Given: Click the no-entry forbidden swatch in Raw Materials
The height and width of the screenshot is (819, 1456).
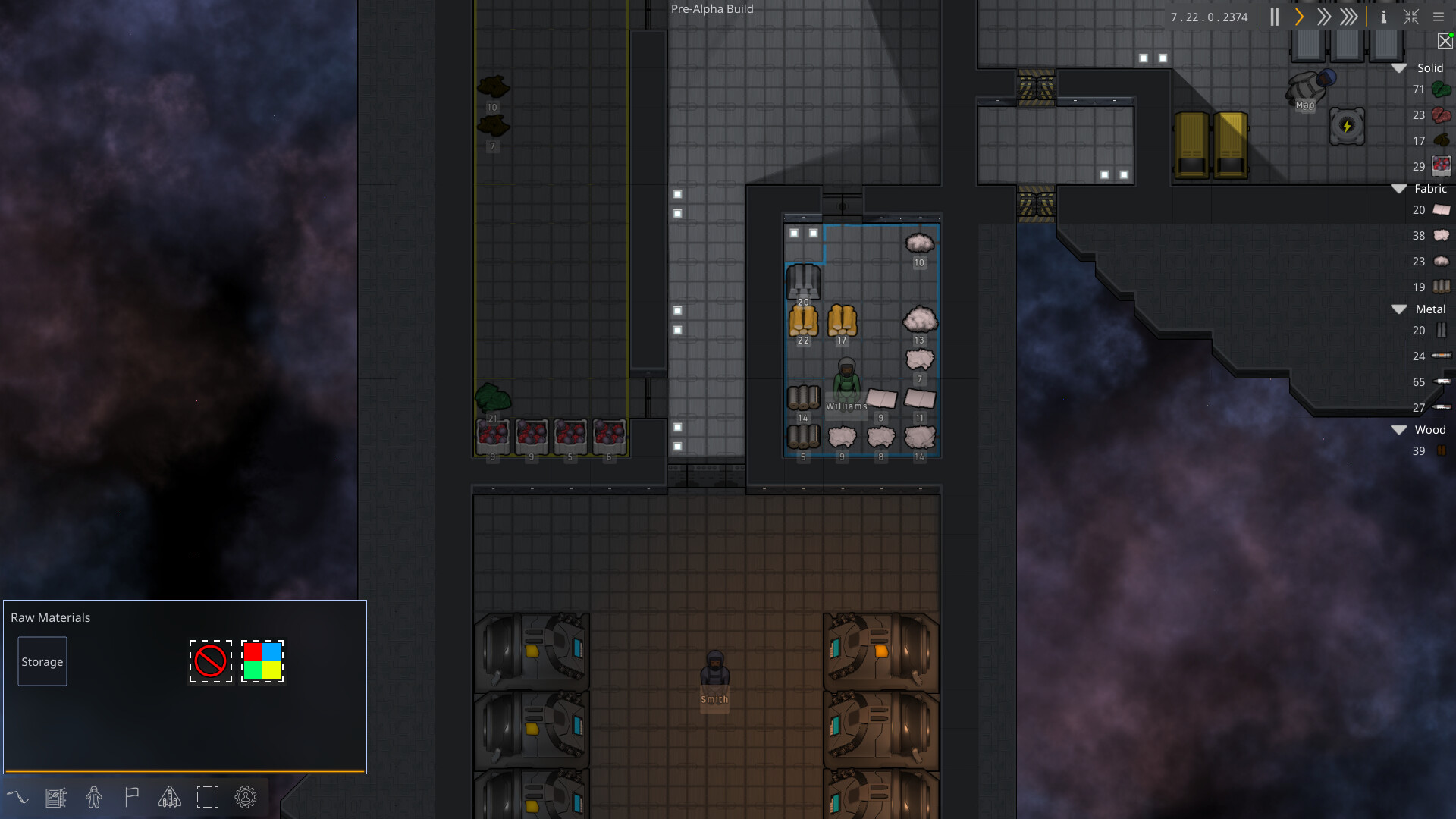Looking at the screenshot, I should (211, 661).
